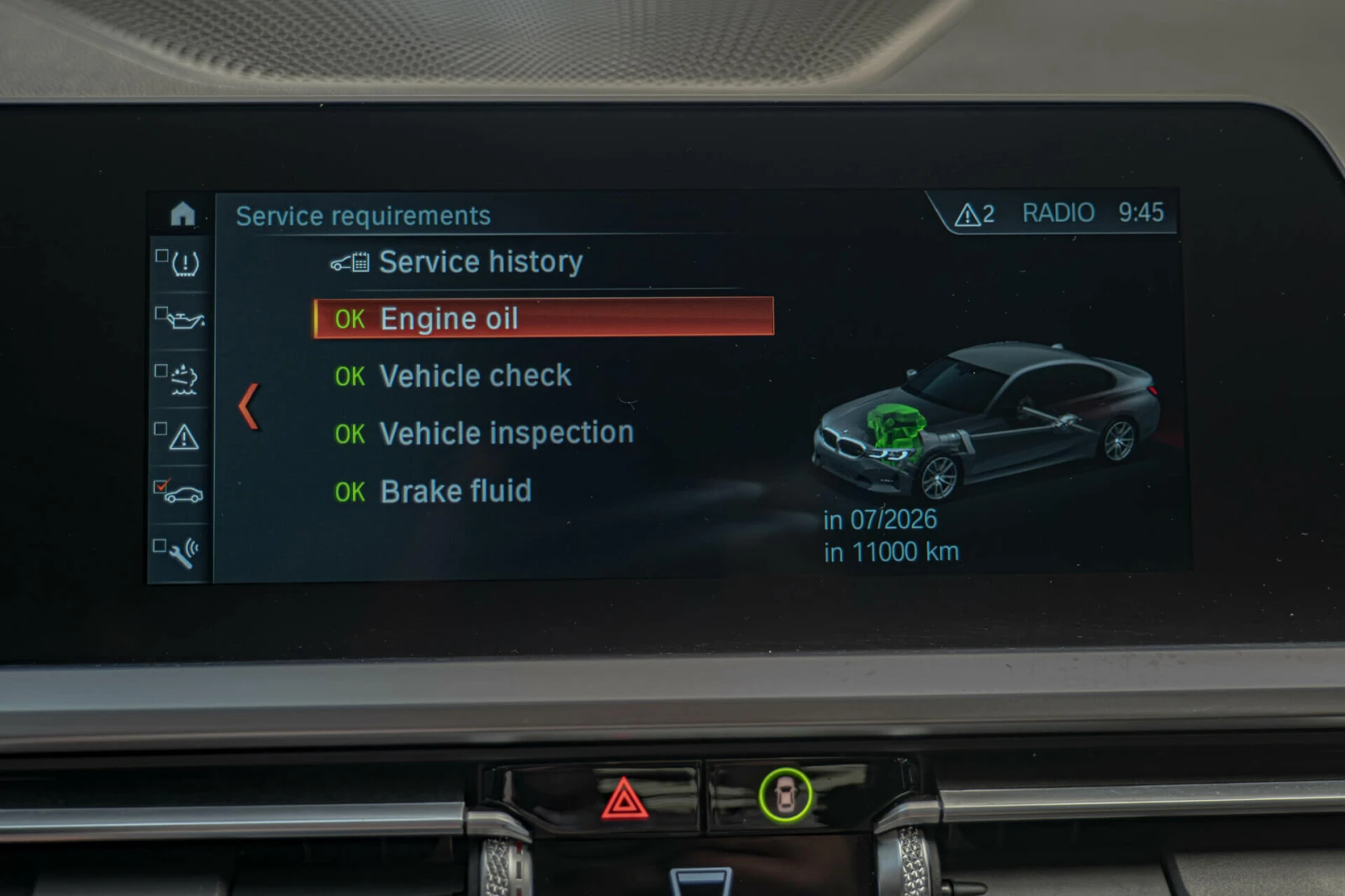The image size is (1345, 896).
Task: Select the Brake fluid item
Action: pyautogui.click(x=456, y=491)
